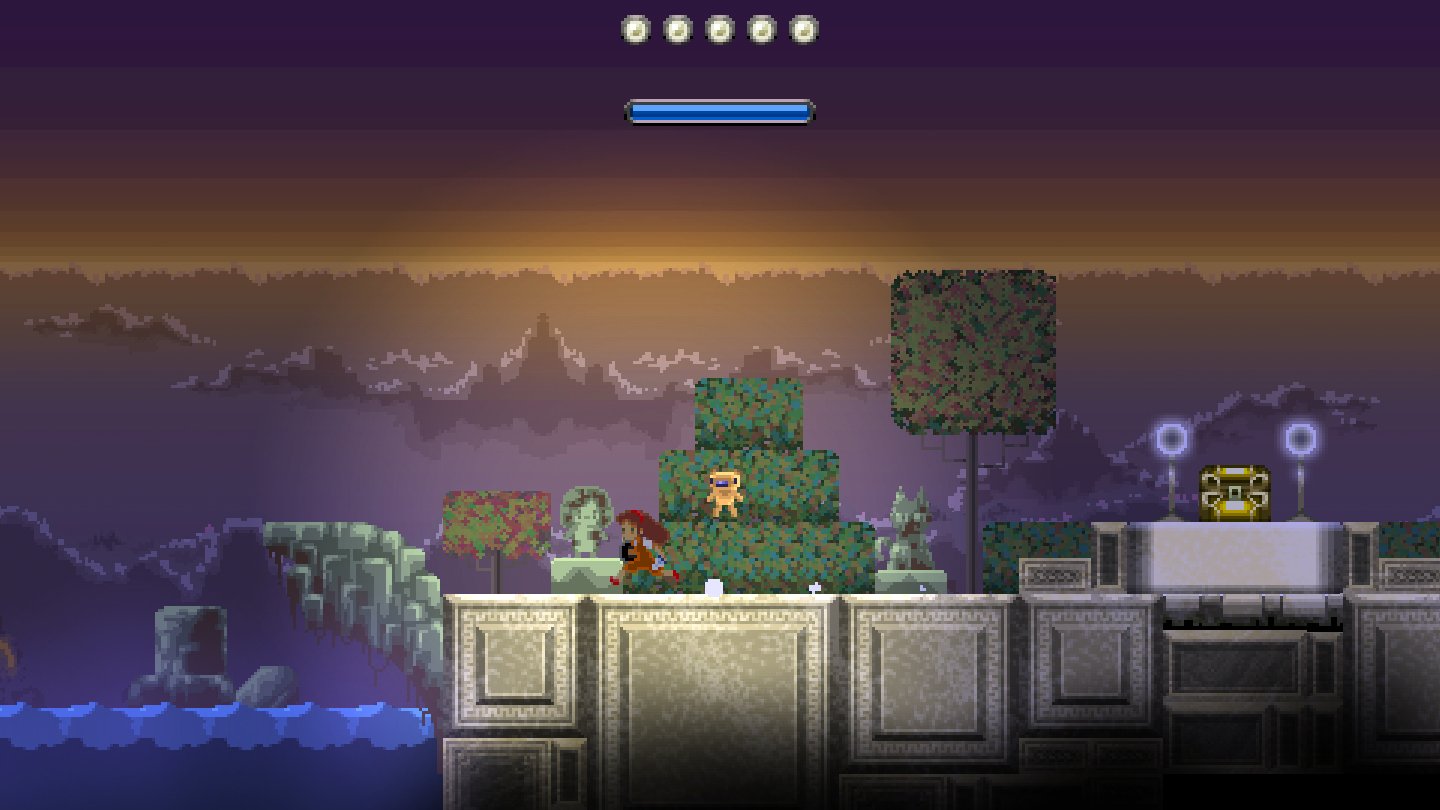Click the fourth pearl orb at the top
The width and height of the screenshot is (1440, 810).
click(x=763, y=28)
